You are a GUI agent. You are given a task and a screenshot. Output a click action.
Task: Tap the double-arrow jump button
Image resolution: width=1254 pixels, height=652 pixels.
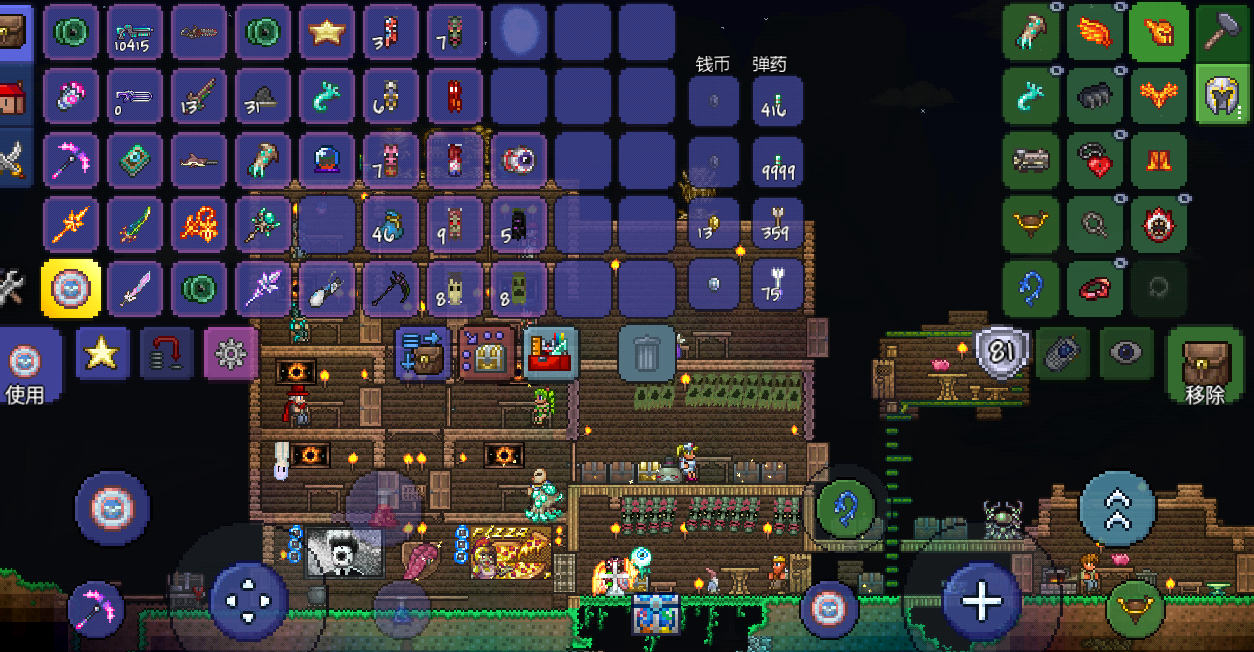[1117, 509]
